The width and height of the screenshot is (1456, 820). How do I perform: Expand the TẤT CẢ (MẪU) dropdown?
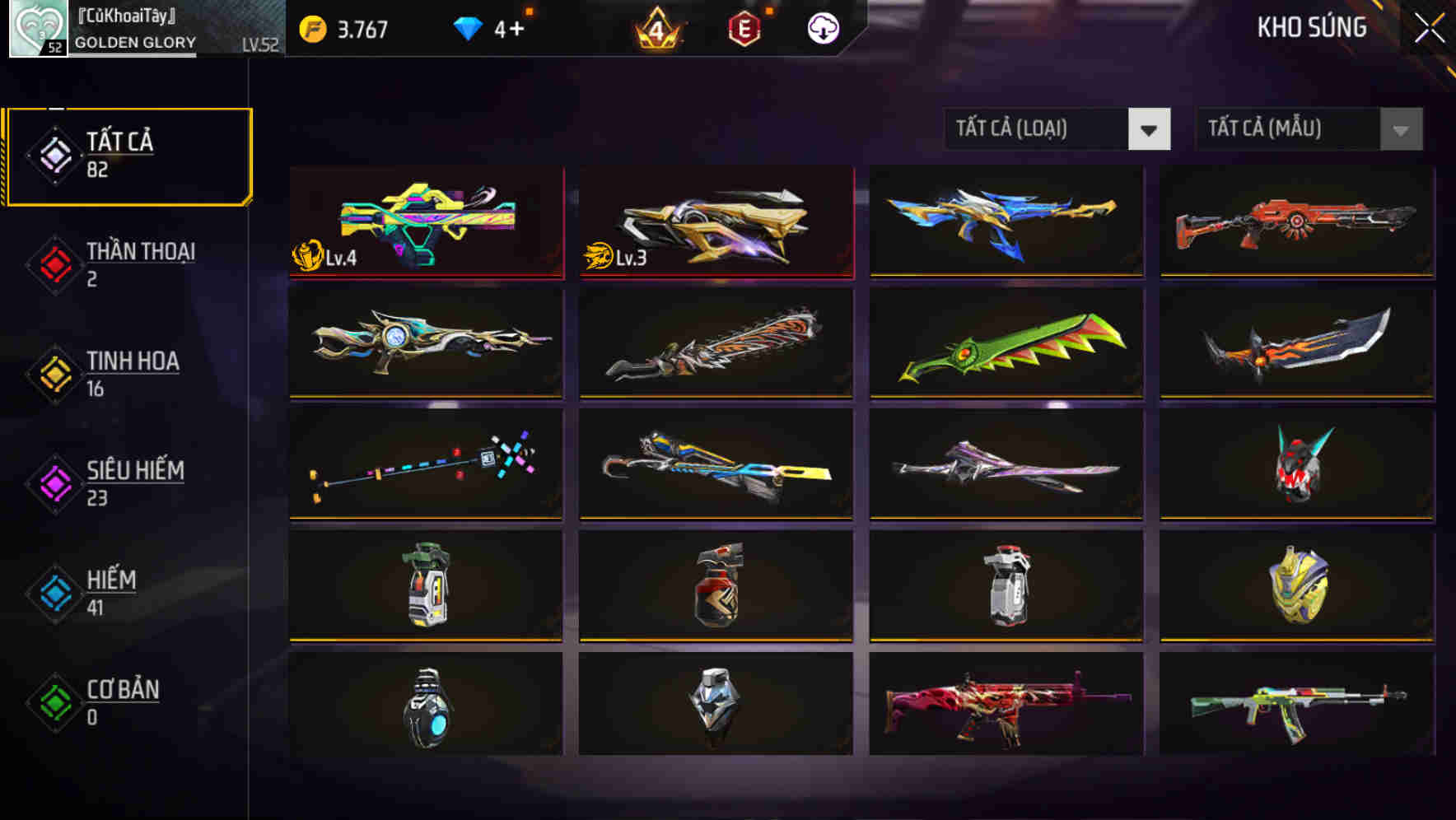click(x=1285, y=129)
